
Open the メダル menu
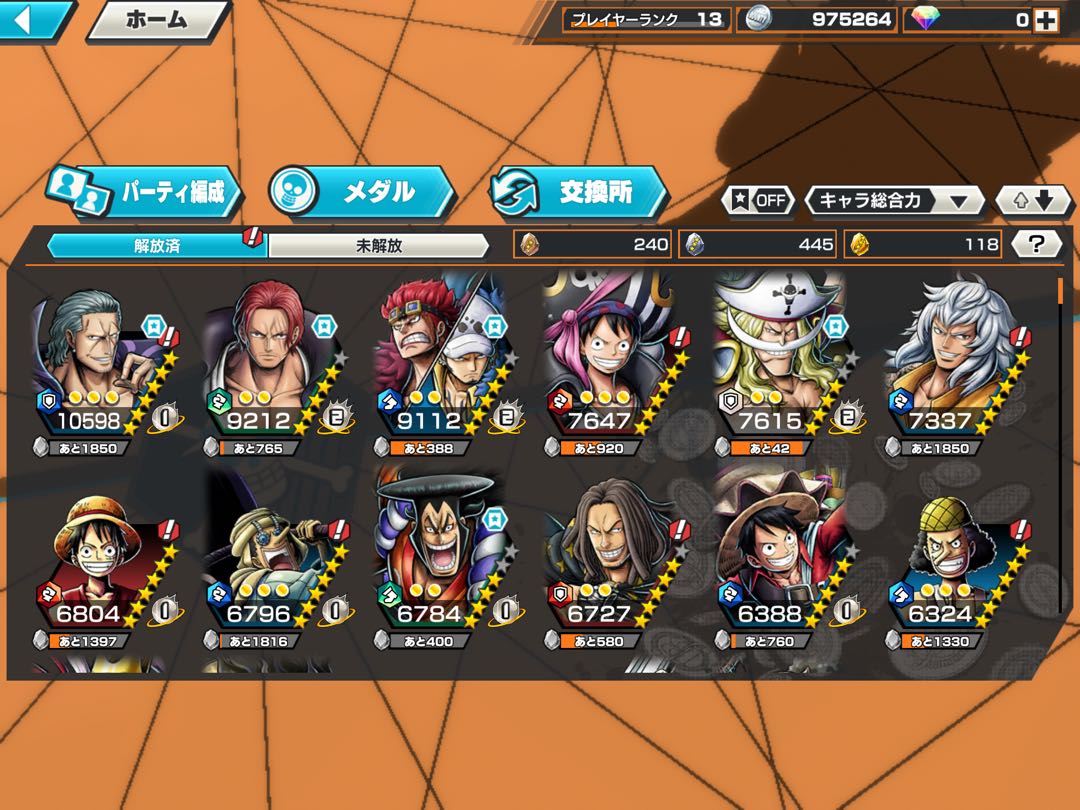coord(362,190)
